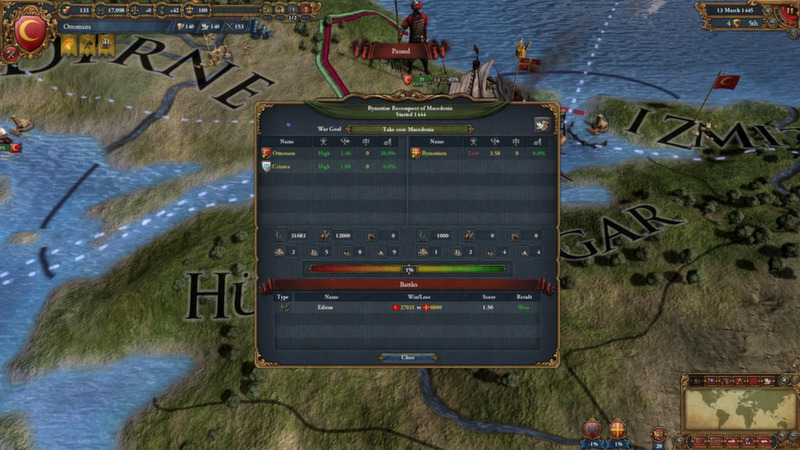Click the Take core Macedonia war goal
This screenshot has width=800, height=450.
click(396, 128)
